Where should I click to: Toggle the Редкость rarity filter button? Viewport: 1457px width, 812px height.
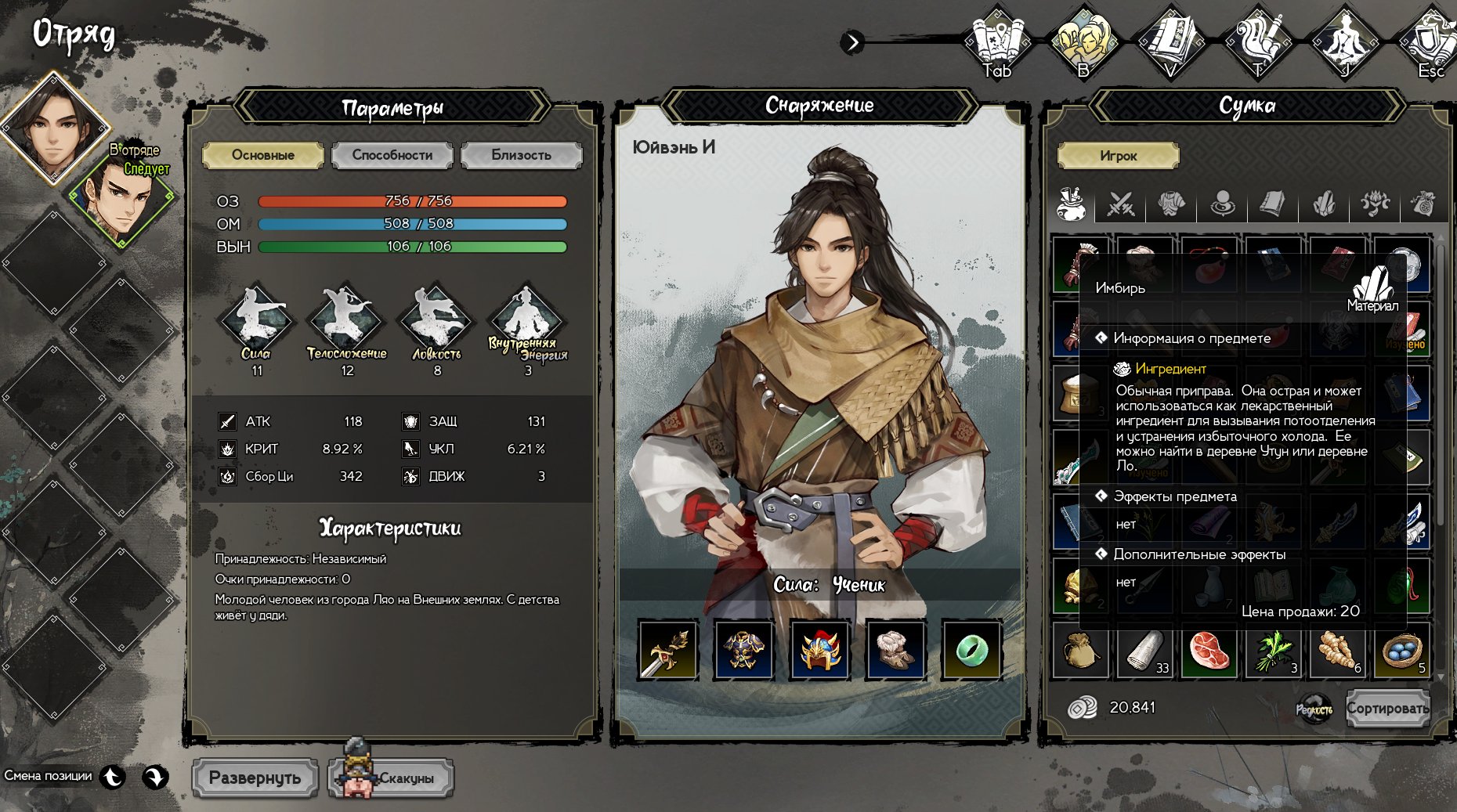[x=1314, y=709]
